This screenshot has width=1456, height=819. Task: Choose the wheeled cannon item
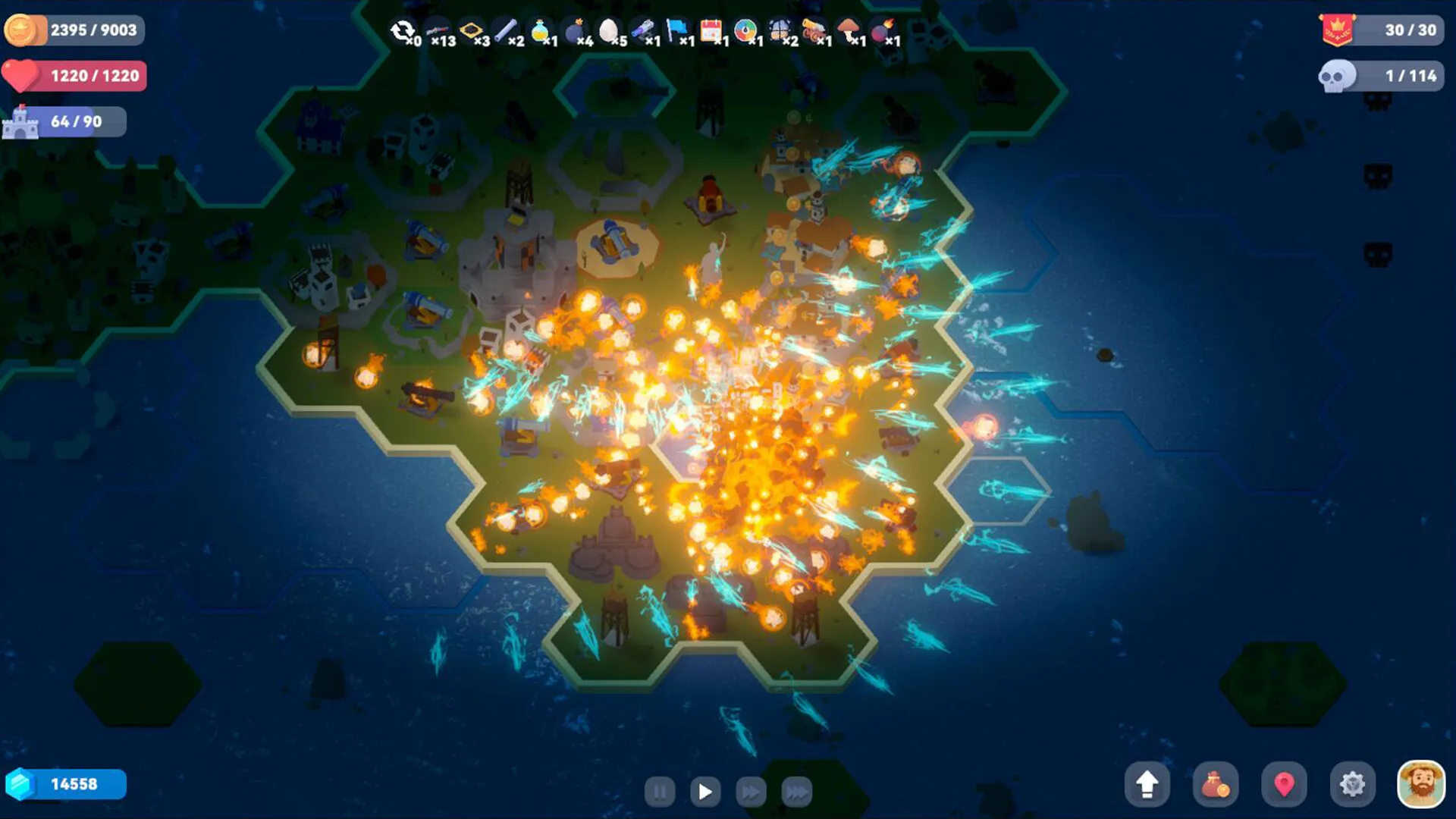coord(814,31)
